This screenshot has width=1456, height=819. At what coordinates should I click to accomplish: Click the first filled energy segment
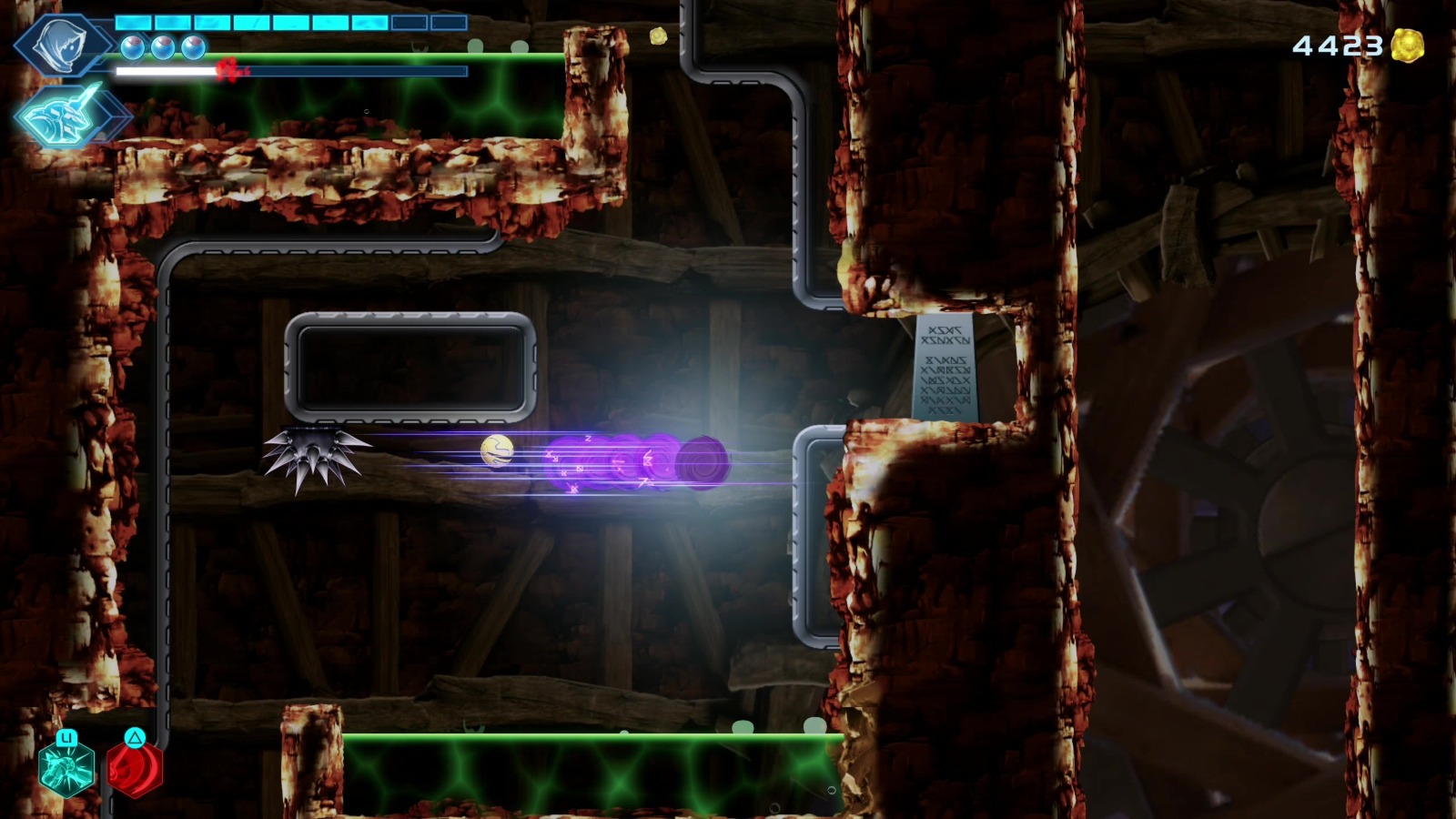(x=132, y=22)
